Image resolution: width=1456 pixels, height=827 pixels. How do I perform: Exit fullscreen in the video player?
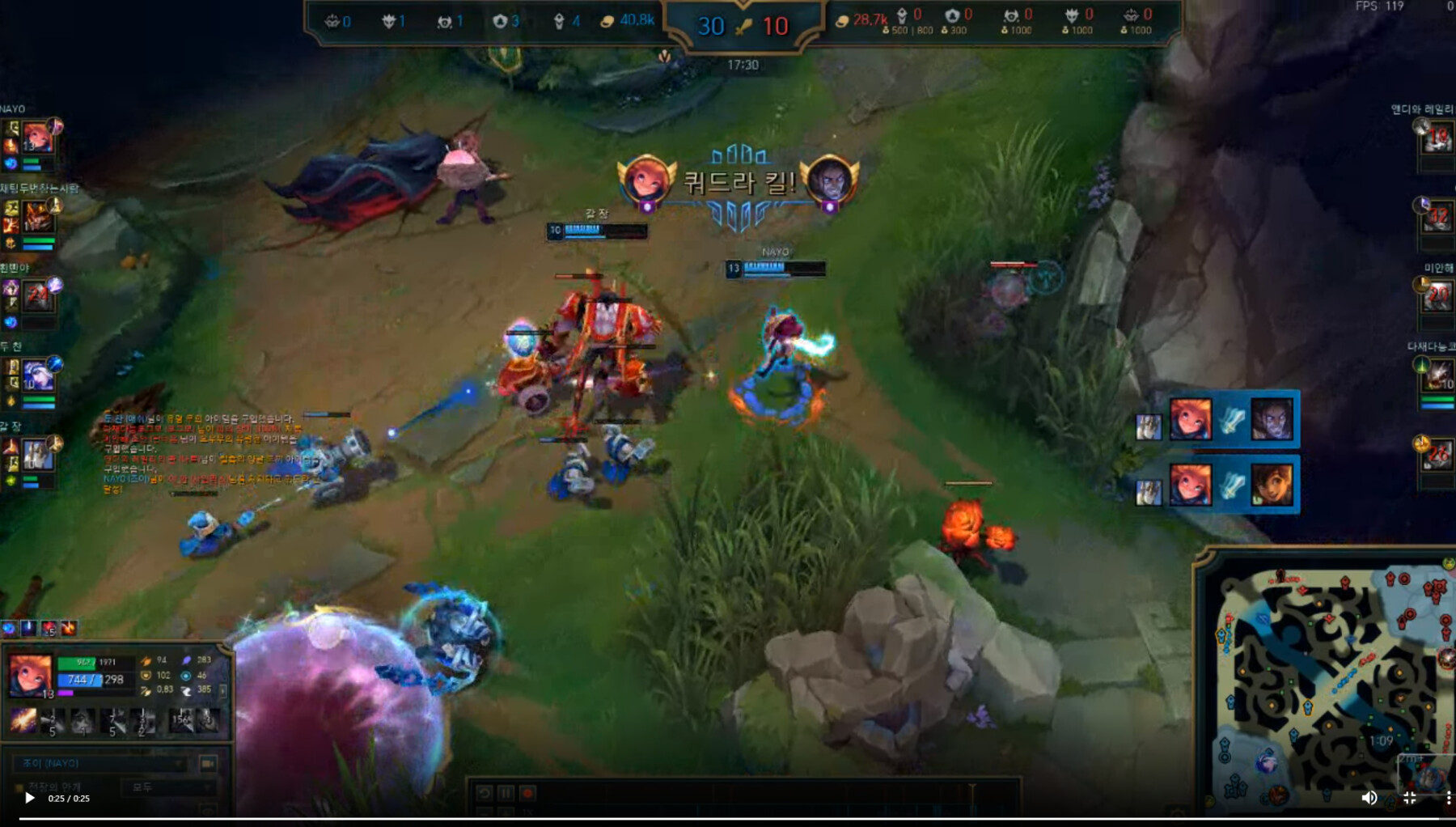point(1410,798)
